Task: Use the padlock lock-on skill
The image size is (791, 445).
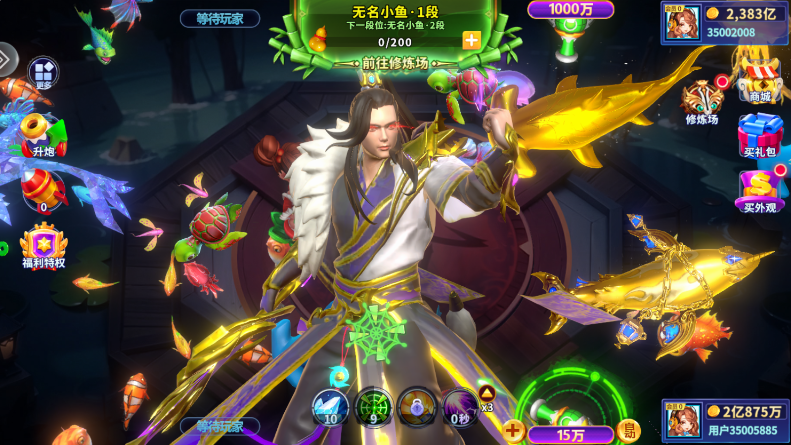Action: click(417, 407)
